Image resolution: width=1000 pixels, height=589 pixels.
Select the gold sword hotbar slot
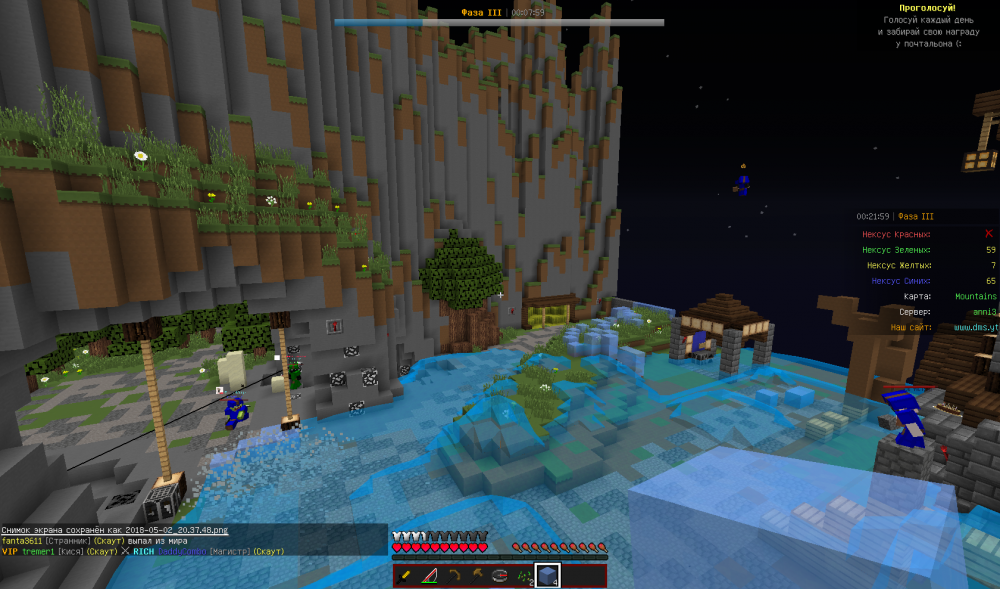point(406,576)
